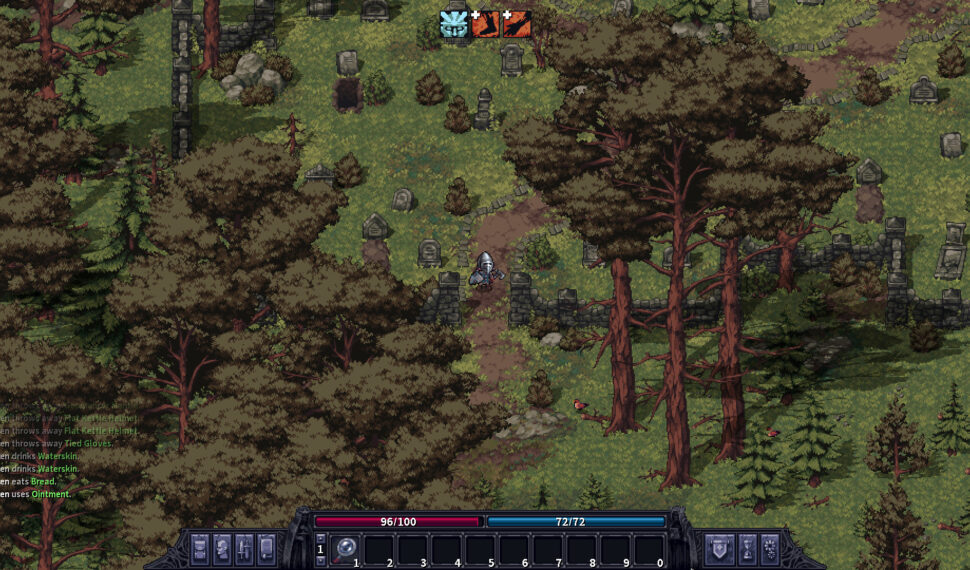Click the hourglass wait button
Screen dimensions: 970x570
(x=747, y=549)
